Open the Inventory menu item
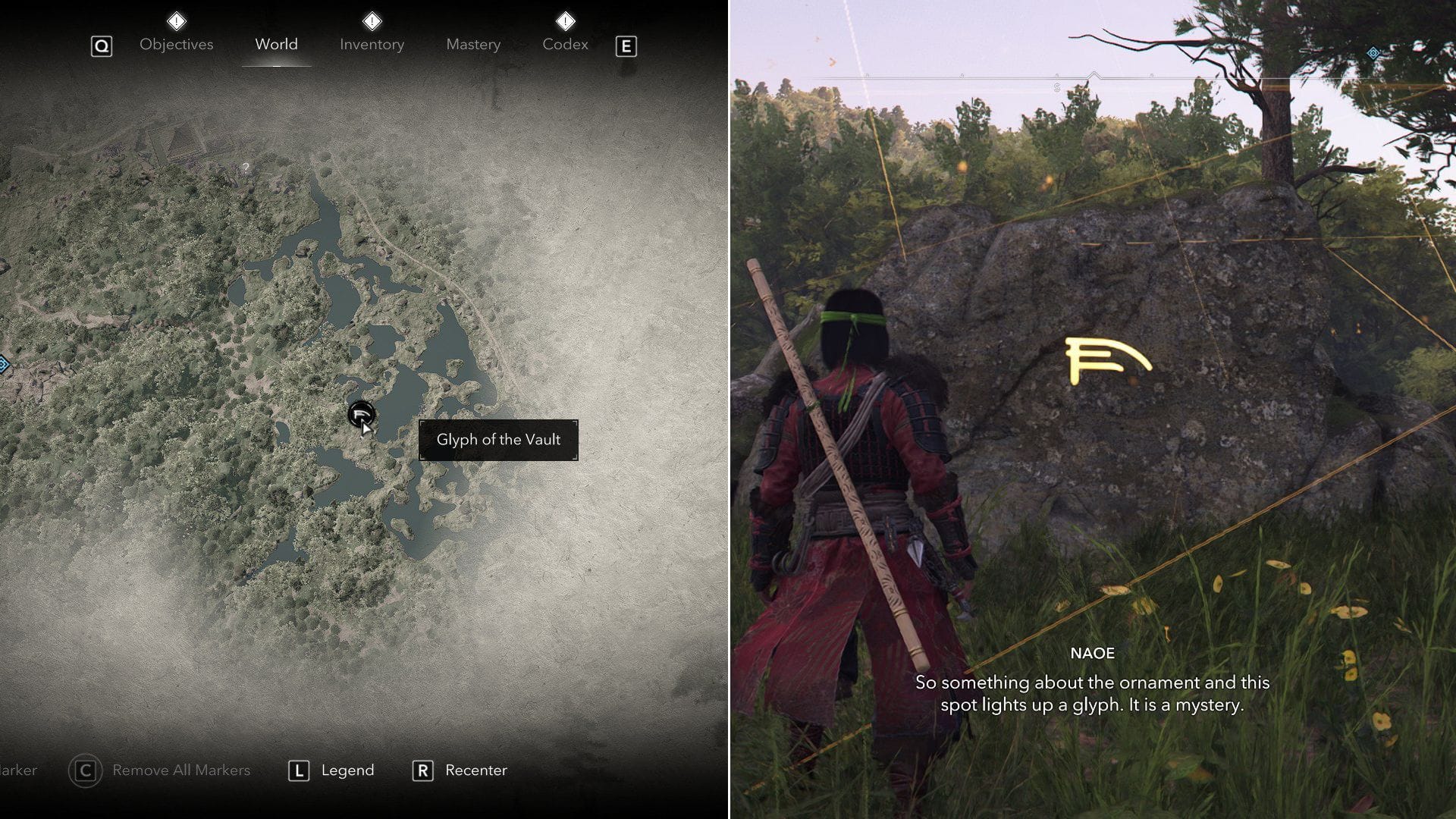Image resolution: width=1456 pixels, height=819 pixels. click(x=372, y=44)
